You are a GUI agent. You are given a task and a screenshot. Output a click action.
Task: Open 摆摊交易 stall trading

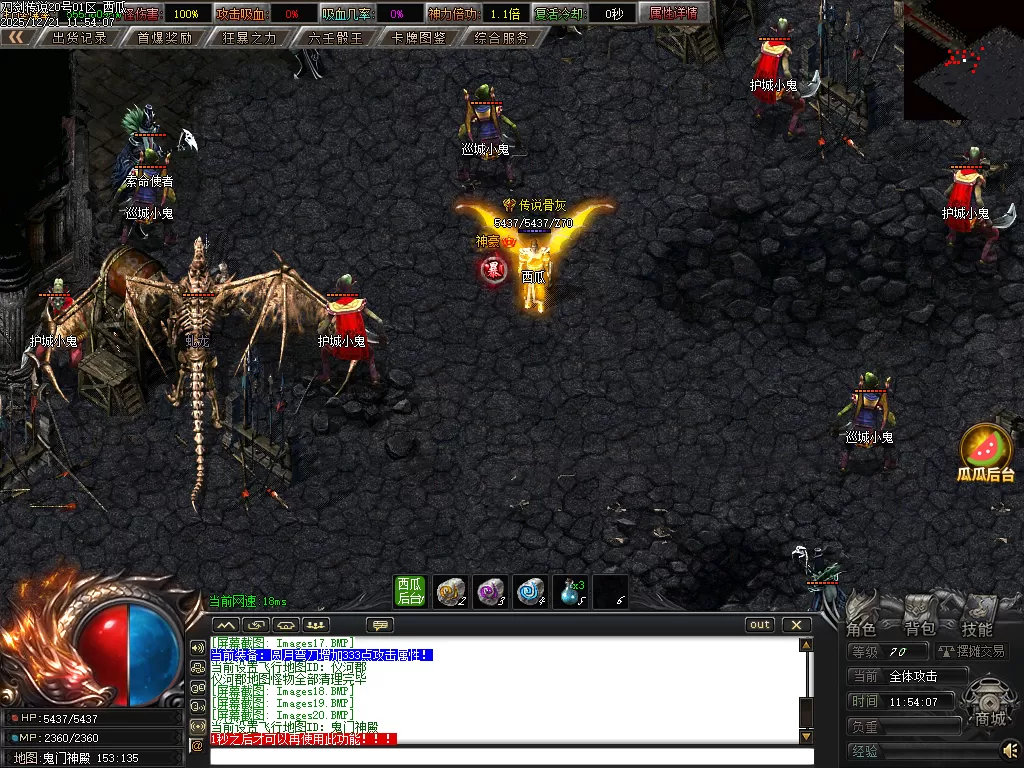[971, 651]
